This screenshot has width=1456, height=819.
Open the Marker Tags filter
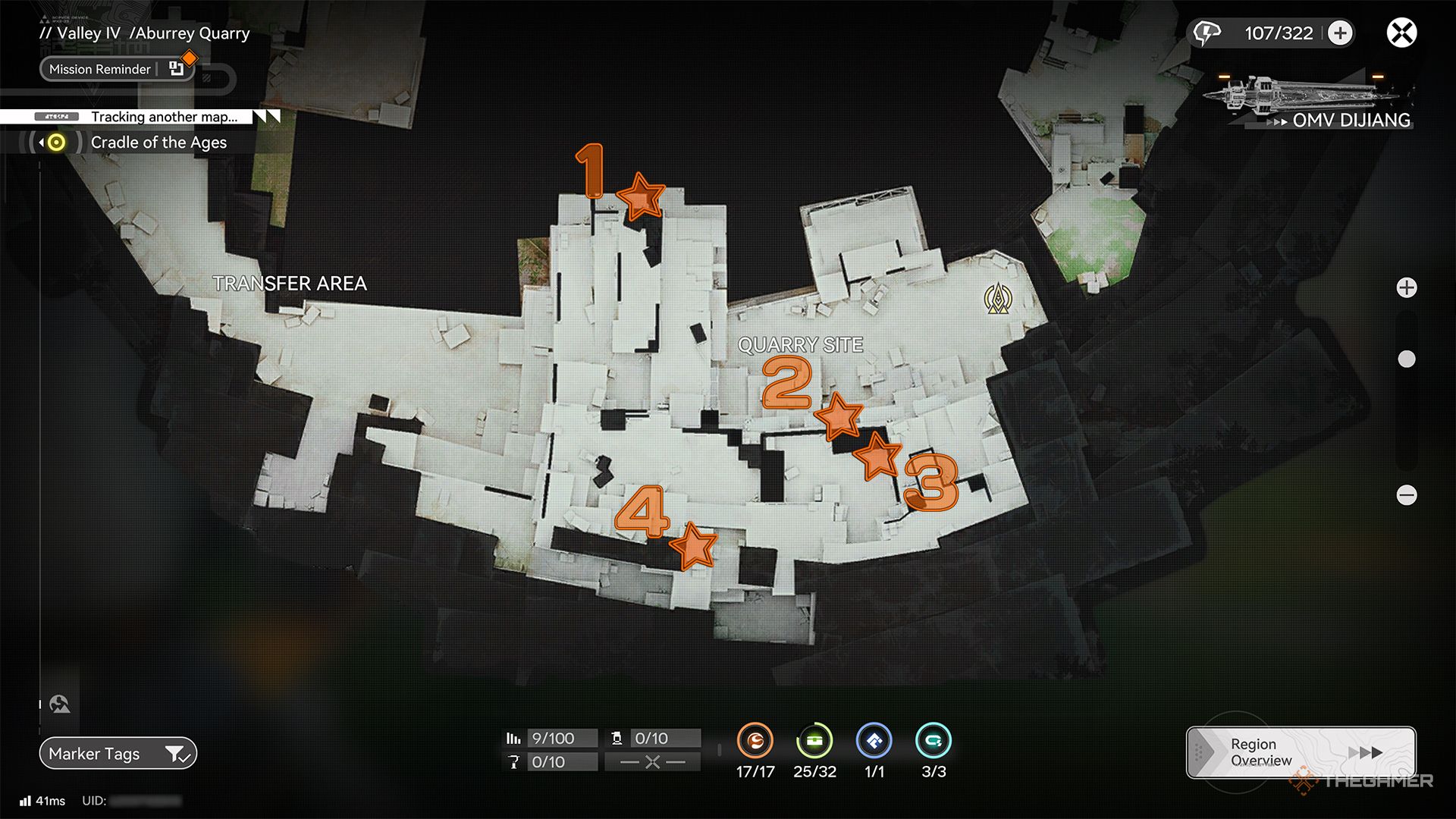(118, 754)
